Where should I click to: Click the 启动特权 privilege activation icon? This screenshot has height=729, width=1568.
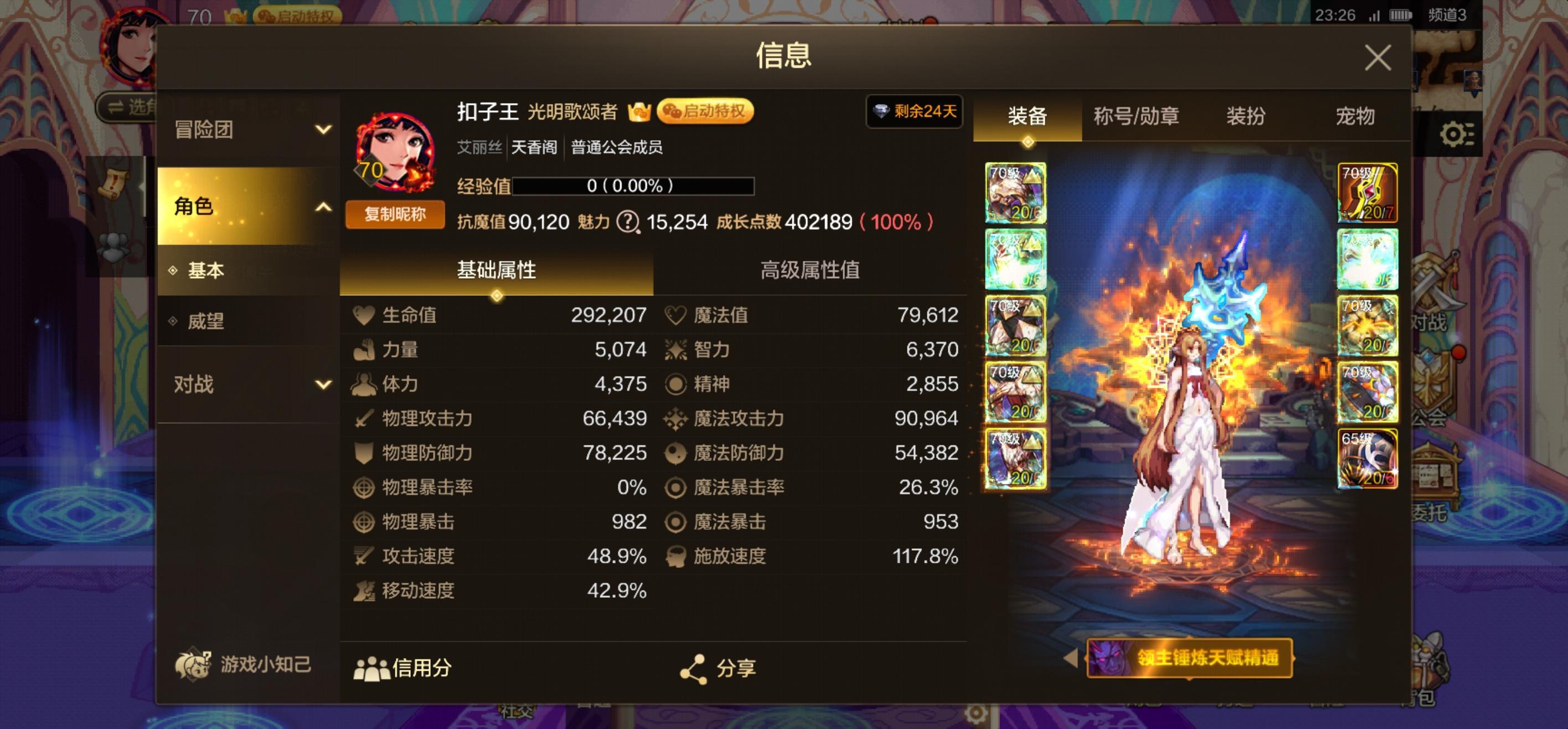(x=705, y=111)
